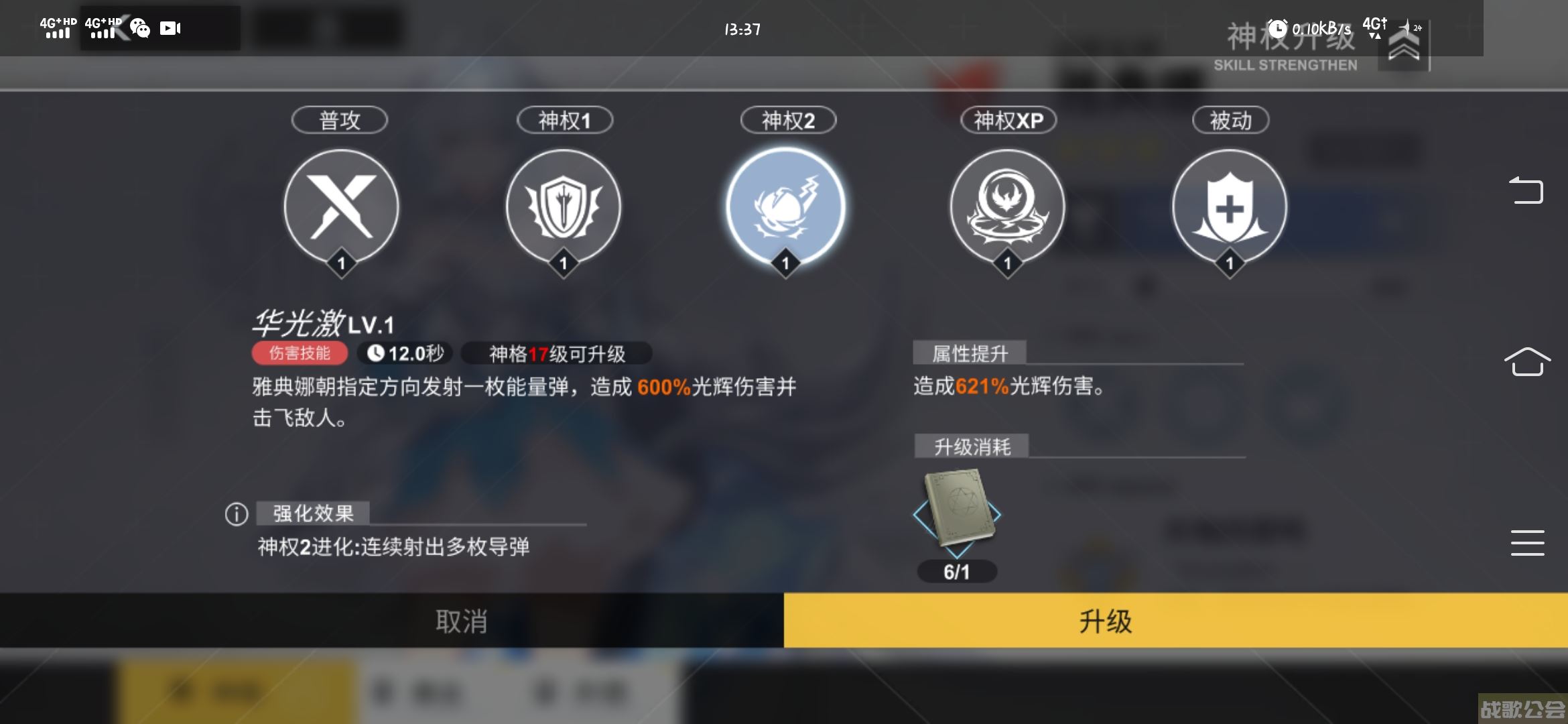The width and height of the screenshot is (1568, 724).
Task: Select the 神权1 shield skill icon
Action: coord(563,208)
